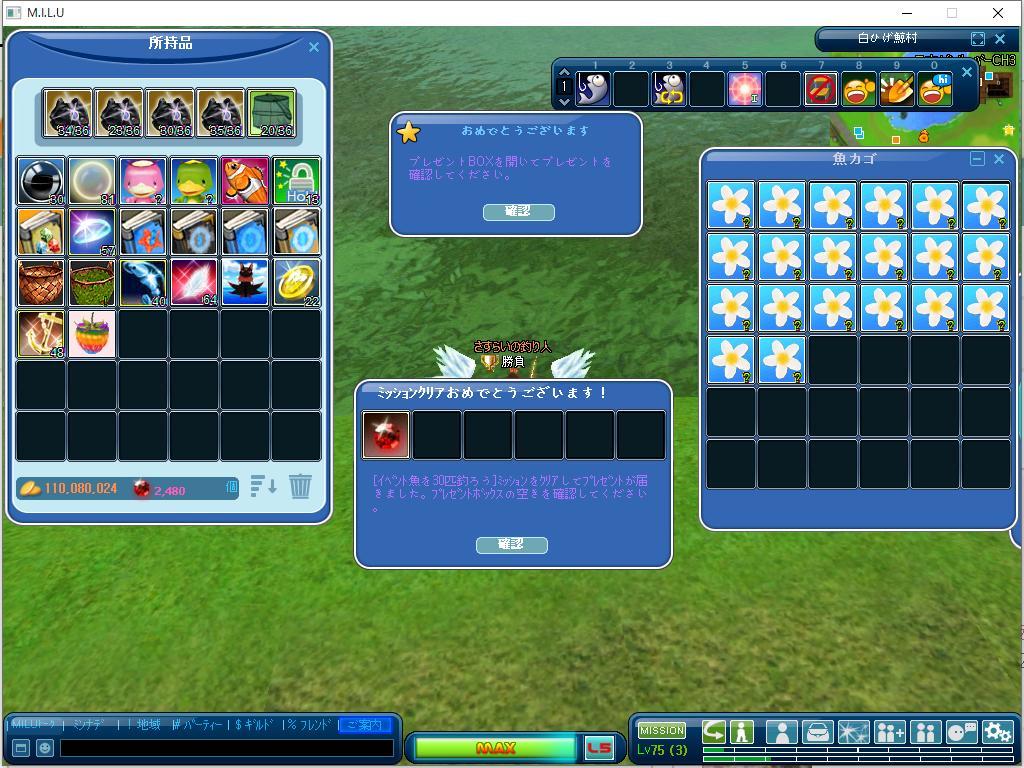Close the 魚カゴ fish basket window

tap(998, 159)
